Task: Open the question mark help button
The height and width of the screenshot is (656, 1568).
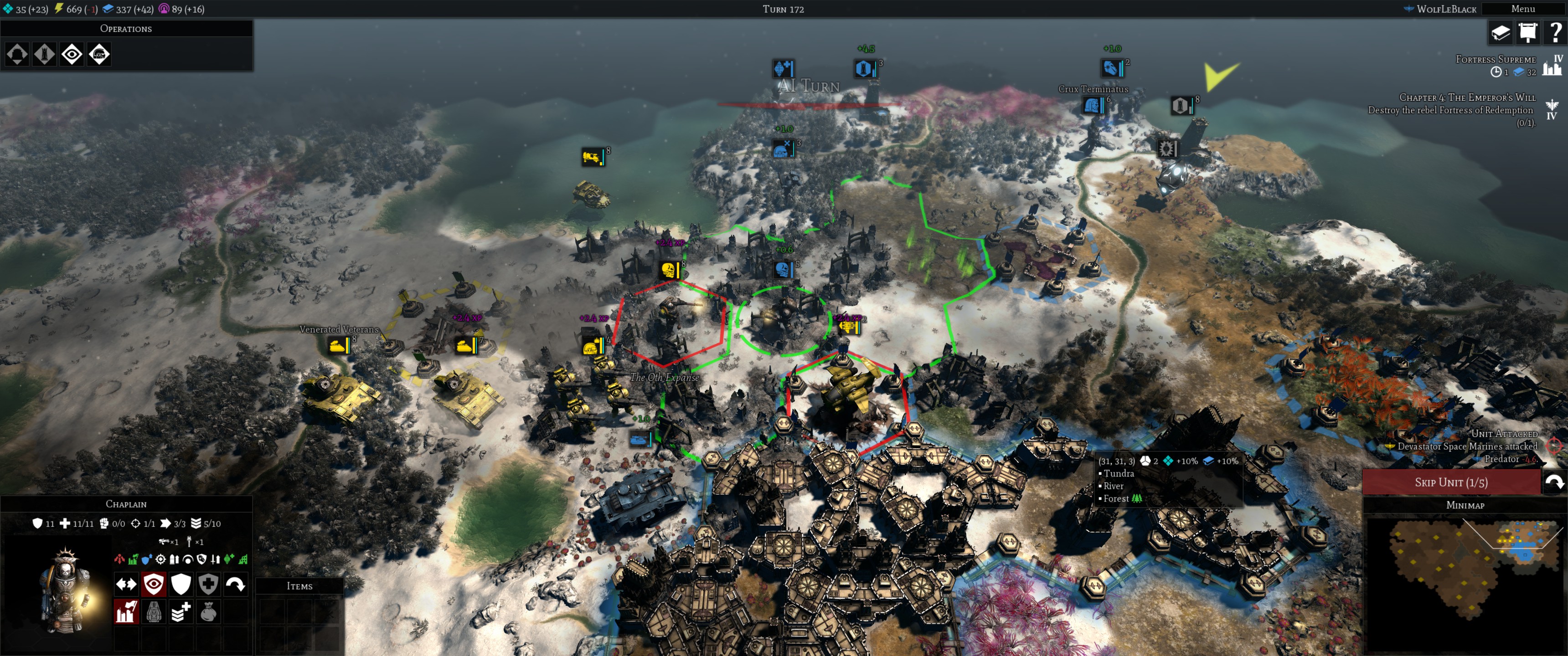Action: point(1555,32)
